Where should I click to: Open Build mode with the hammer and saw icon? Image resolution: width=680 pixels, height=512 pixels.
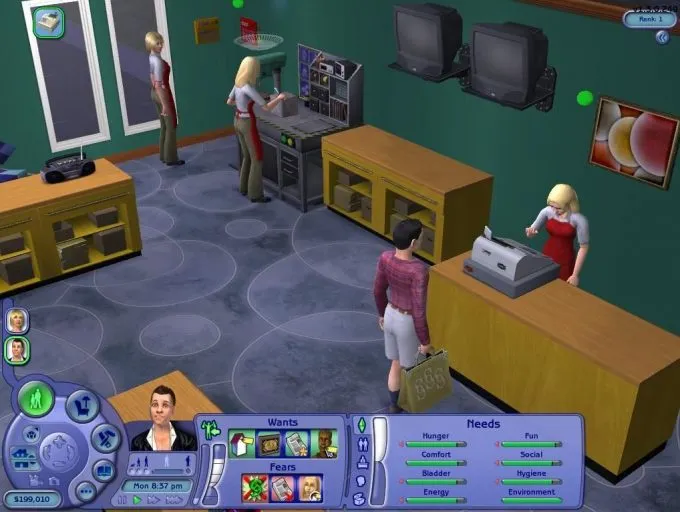pyautogui.click(x=106, y=437)
